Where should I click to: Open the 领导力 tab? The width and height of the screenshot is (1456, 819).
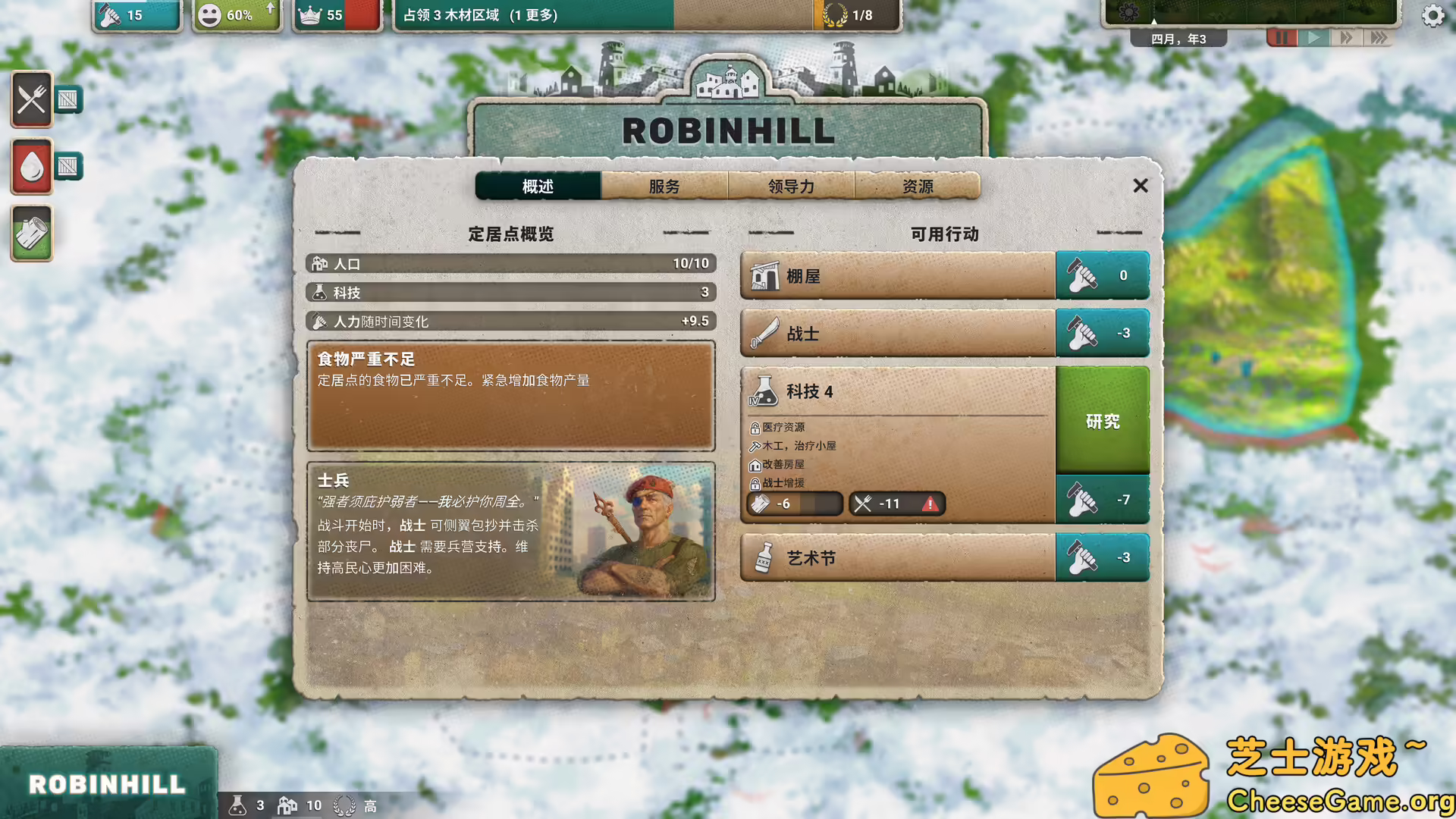(x=791, y=186)
